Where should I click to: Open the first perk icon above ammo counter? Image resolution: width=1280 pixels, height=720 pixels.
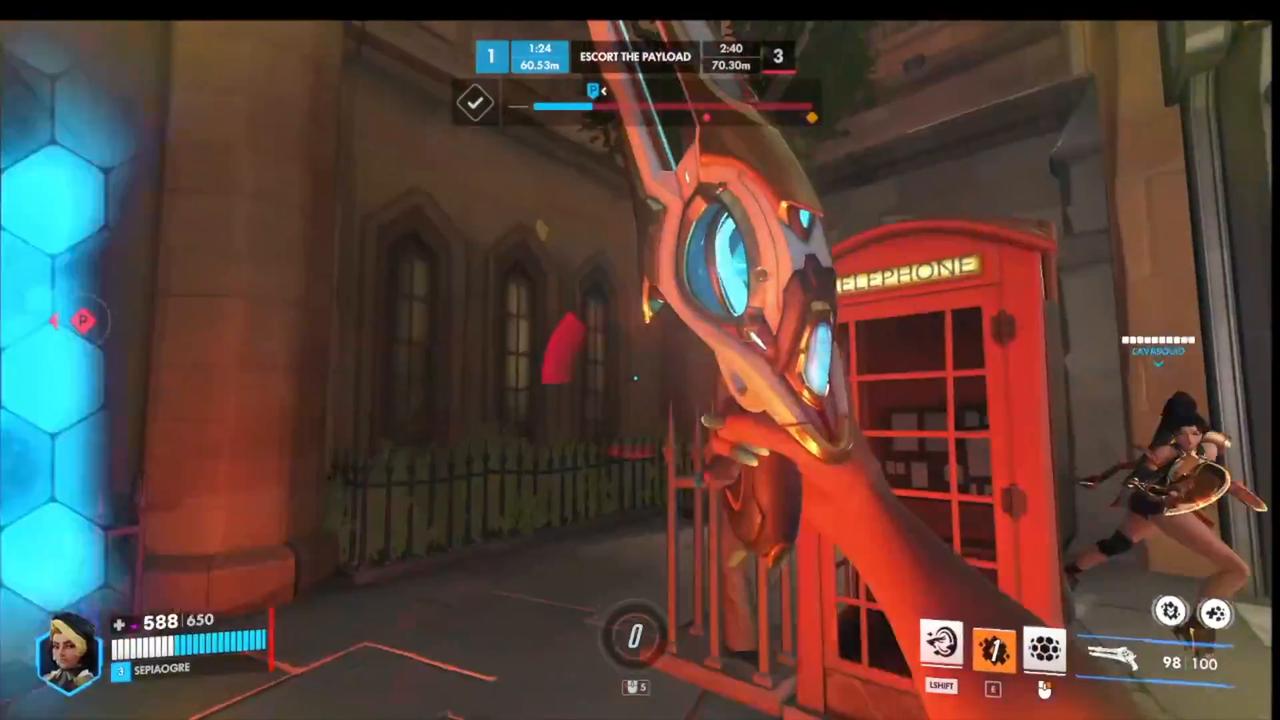coord(1170,611)
